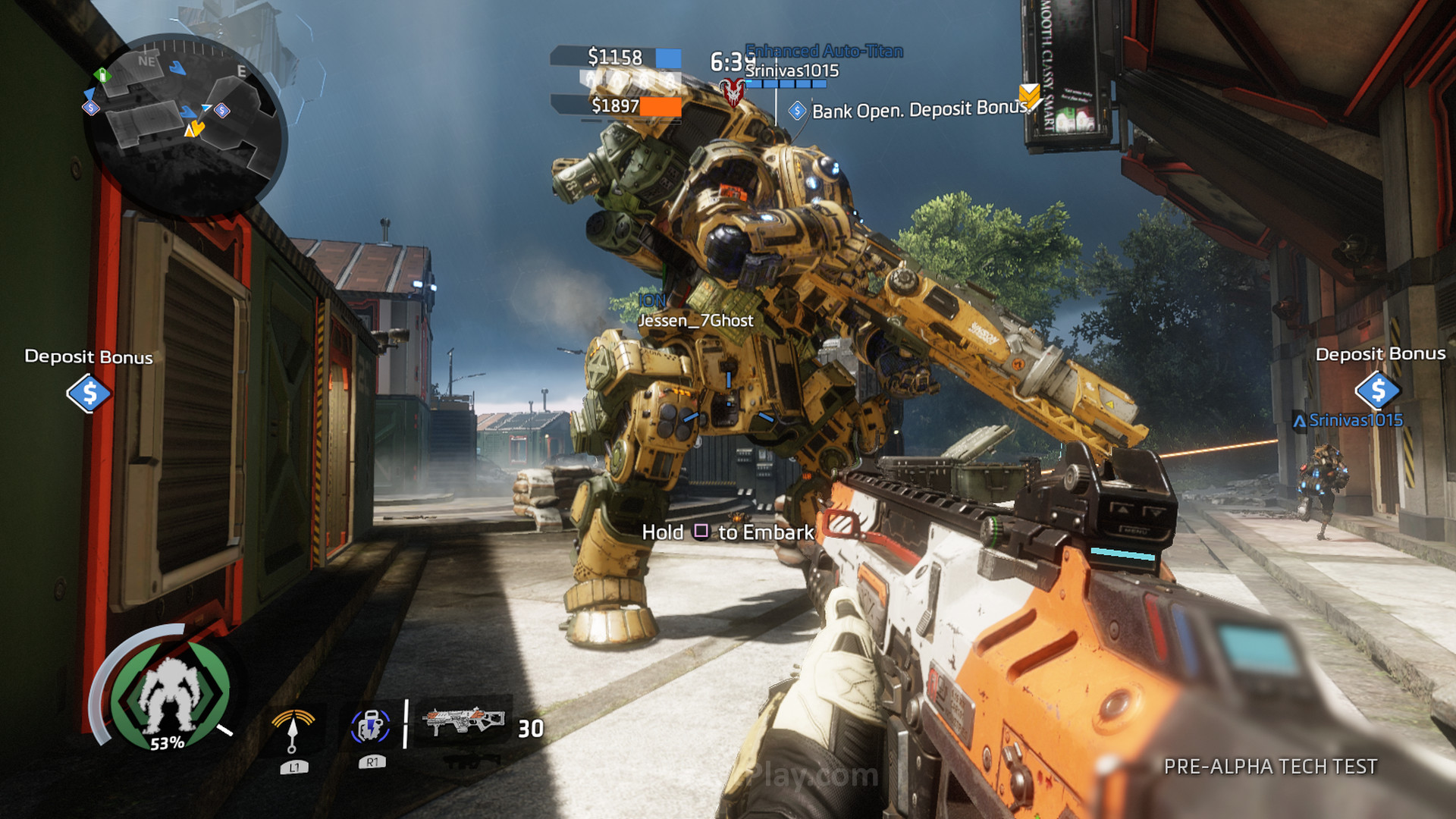The height and width of the screenshot is (819, 1456).
Task: Choose the ordnance grenade icon
Action: coord(370,726)
